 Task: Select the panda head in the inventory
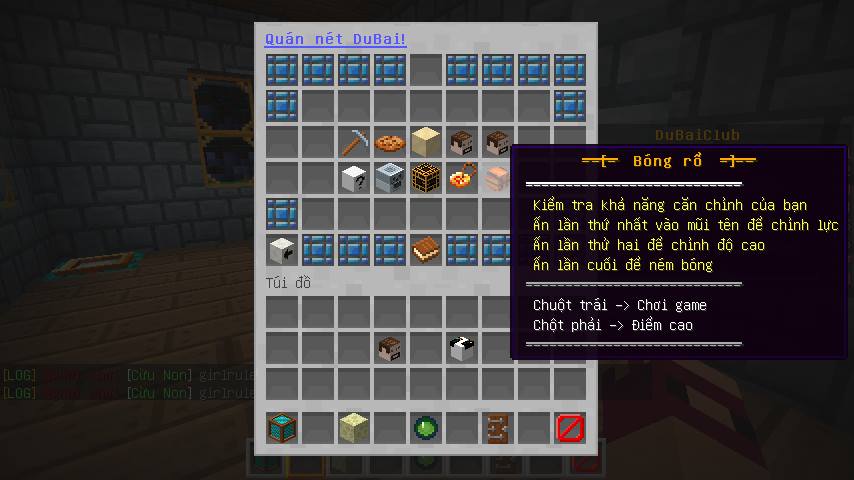pos(462,348)
